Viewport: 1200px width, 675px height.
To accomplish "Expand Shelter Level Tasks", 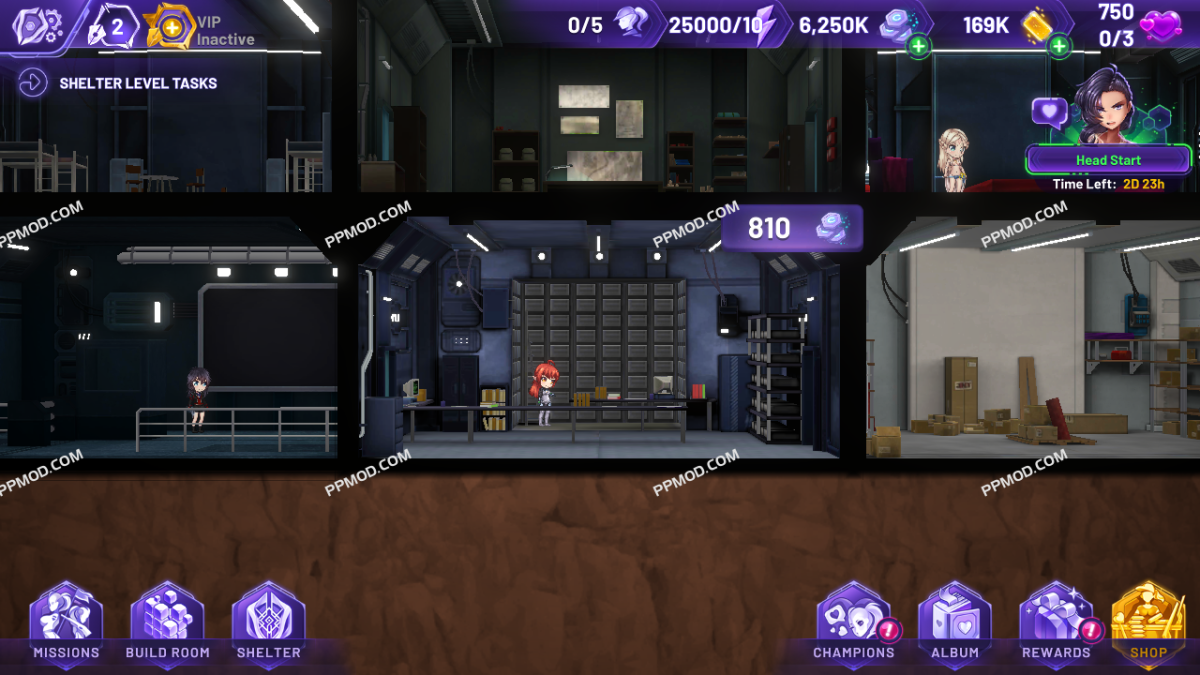I will tap(32, 83).
